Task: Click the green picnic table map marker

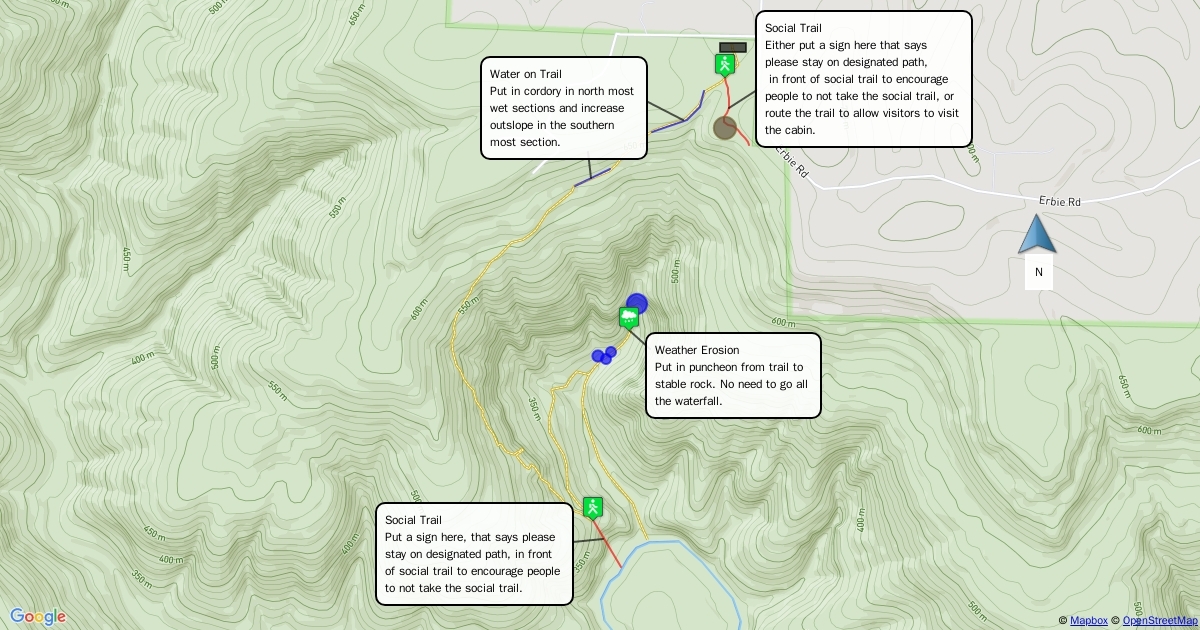Action: click(x=629, y=319)
